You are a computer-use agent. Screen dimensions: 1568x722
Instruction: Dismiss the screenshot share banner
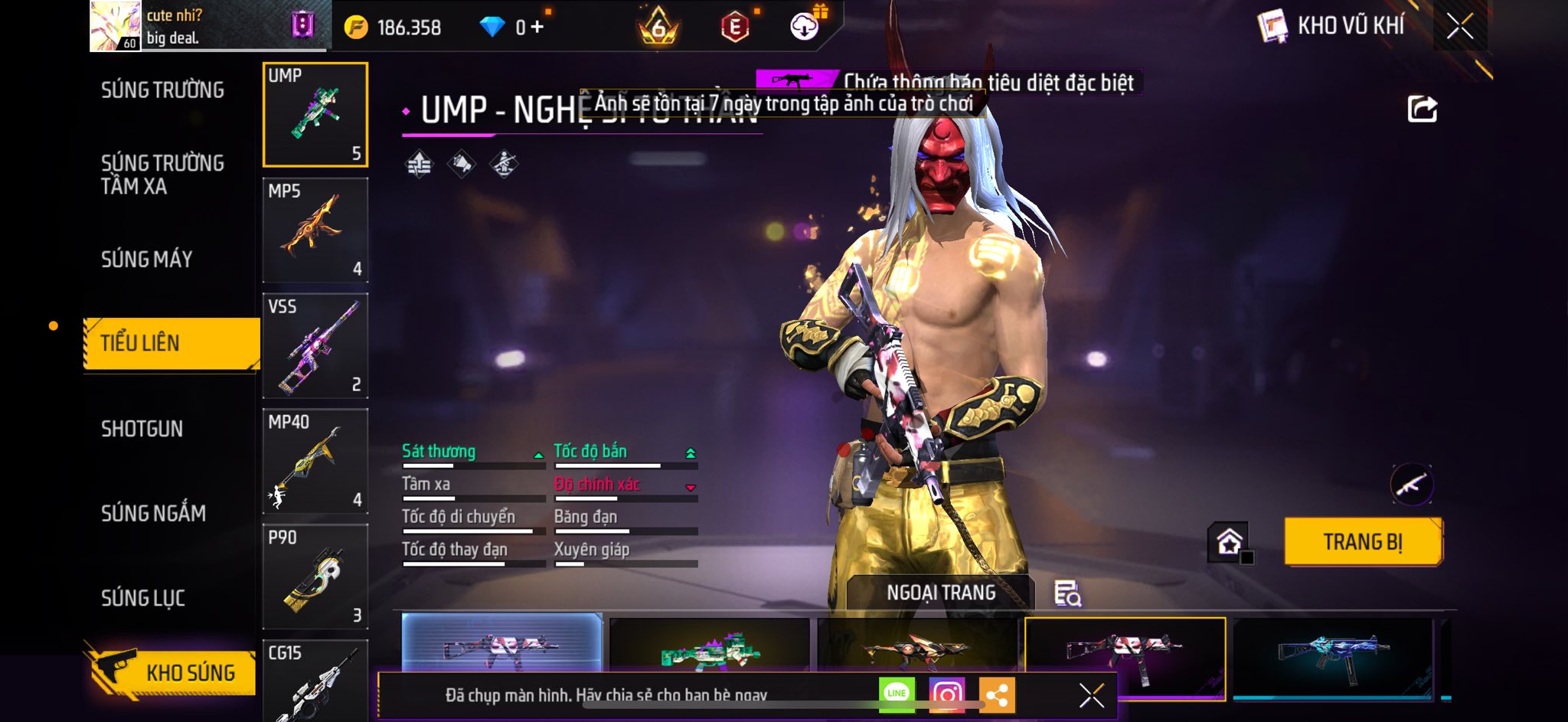tap(1091, 695)
